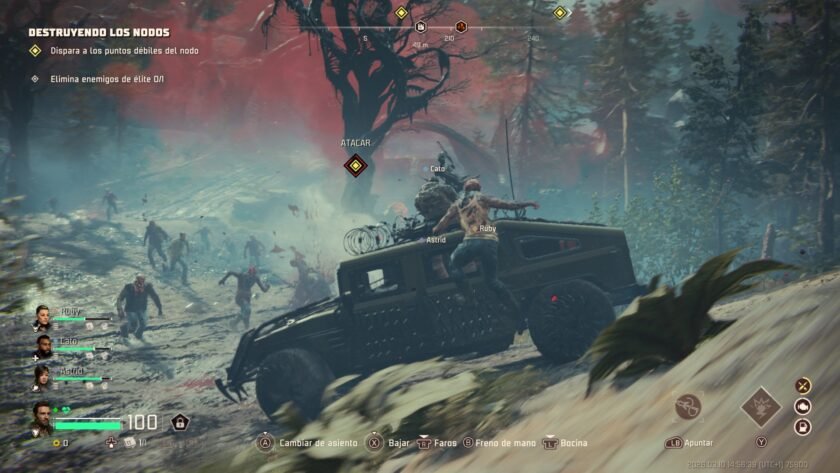Viewport: 840px width, 473px height.
Task: Select Astrid's squad portrait
Action: [x=42, y=375]
